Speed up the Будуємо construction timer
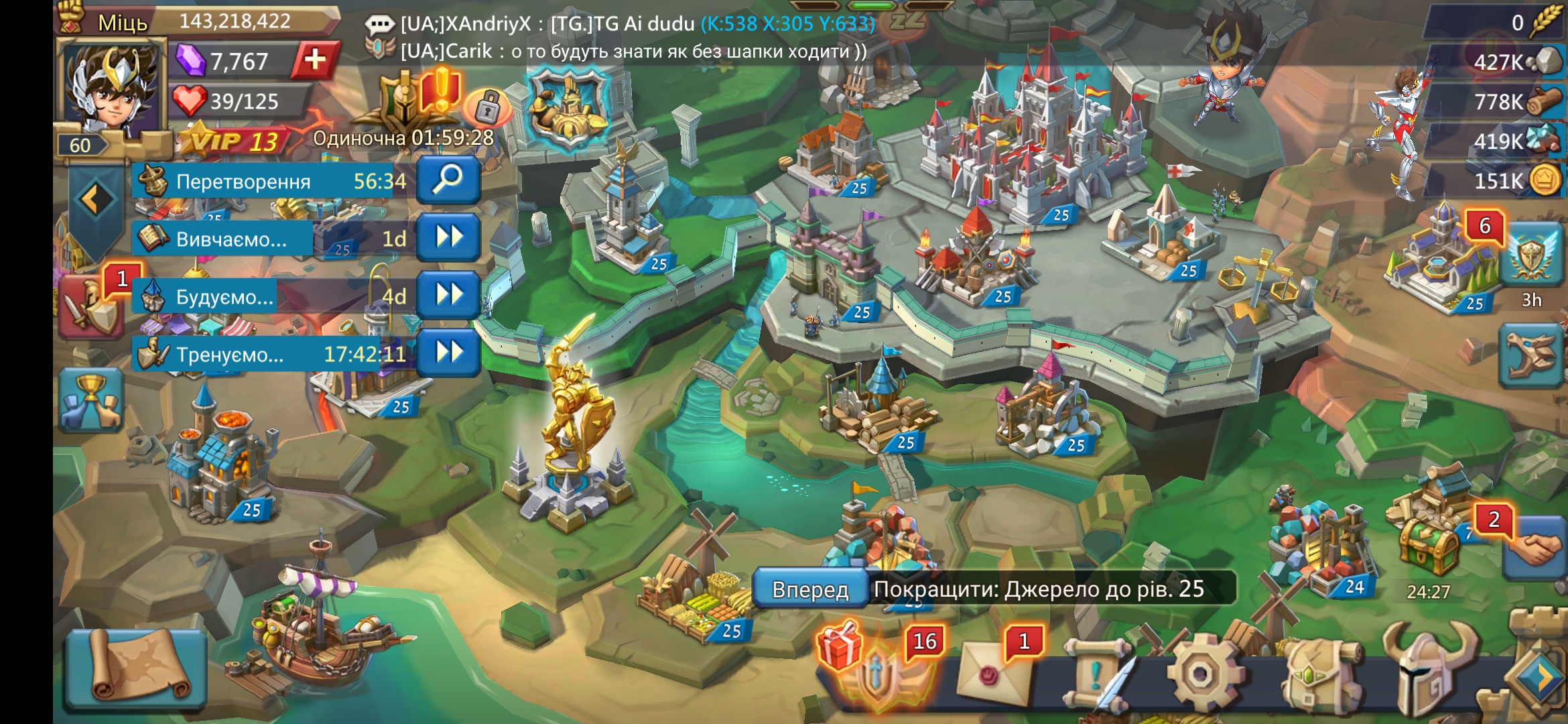The width and height of the screenshot is (1568, 724). click(x=448, y=294)
